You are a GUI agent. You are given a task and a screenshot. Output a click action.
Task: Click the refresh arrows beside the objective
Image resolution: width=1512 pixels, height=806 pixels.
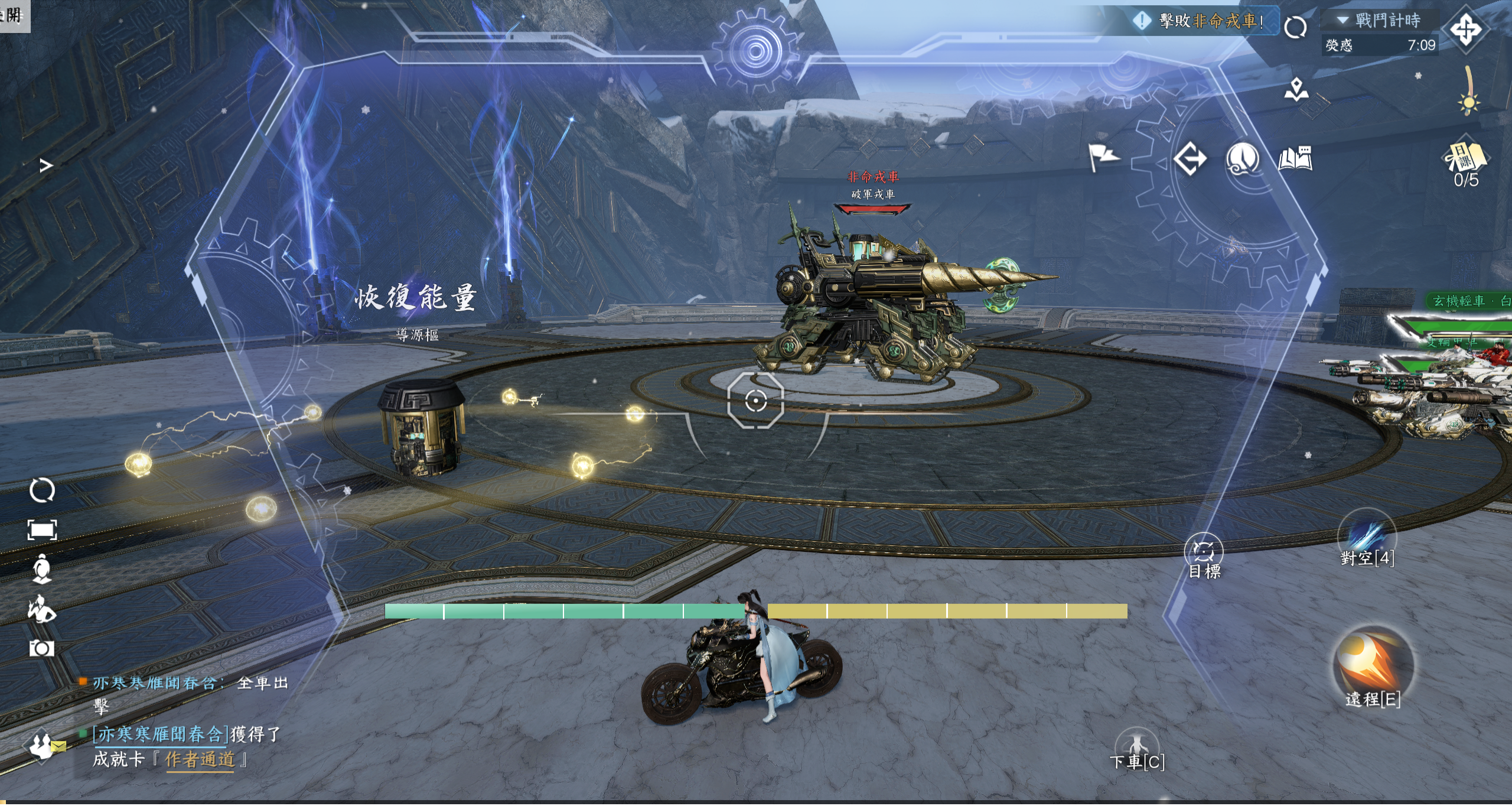coord(1295,27)
